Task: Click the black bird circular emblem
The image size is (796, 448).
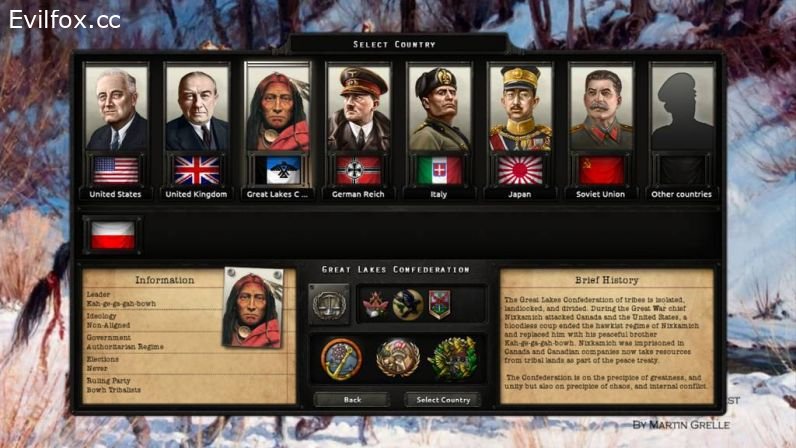Action: (407, 303)
